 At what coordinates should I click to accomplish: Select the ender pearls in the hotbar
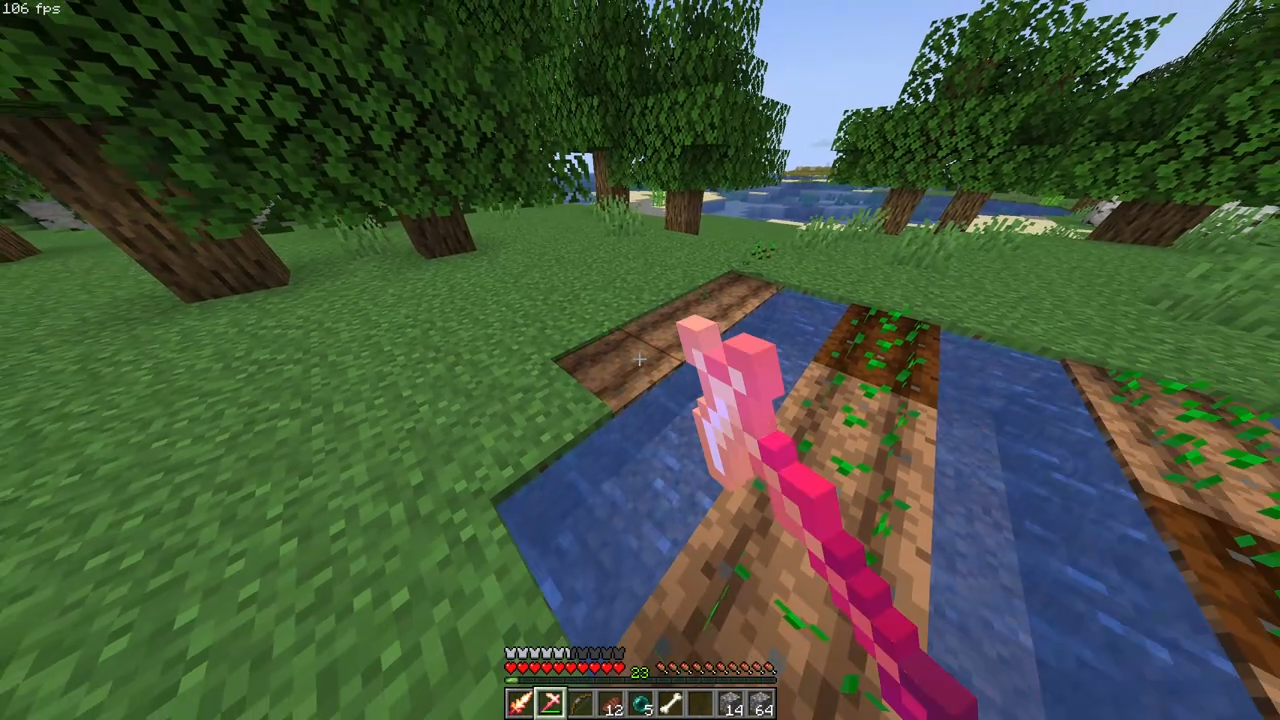click(642, 702)
